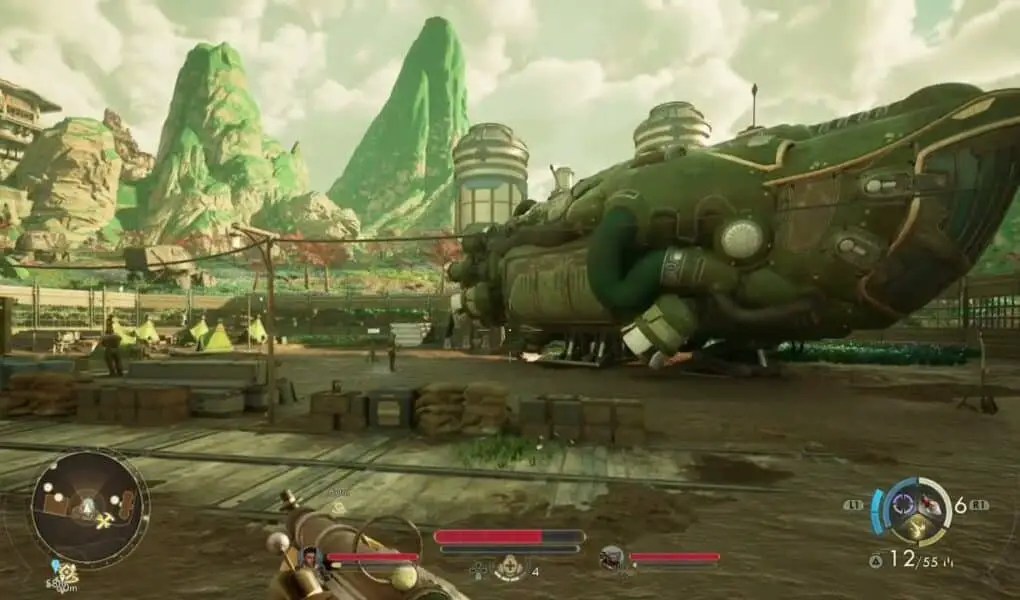The image size is (1020, 600).
Task: Select the human companion portrait
Action: pos(310,558)
